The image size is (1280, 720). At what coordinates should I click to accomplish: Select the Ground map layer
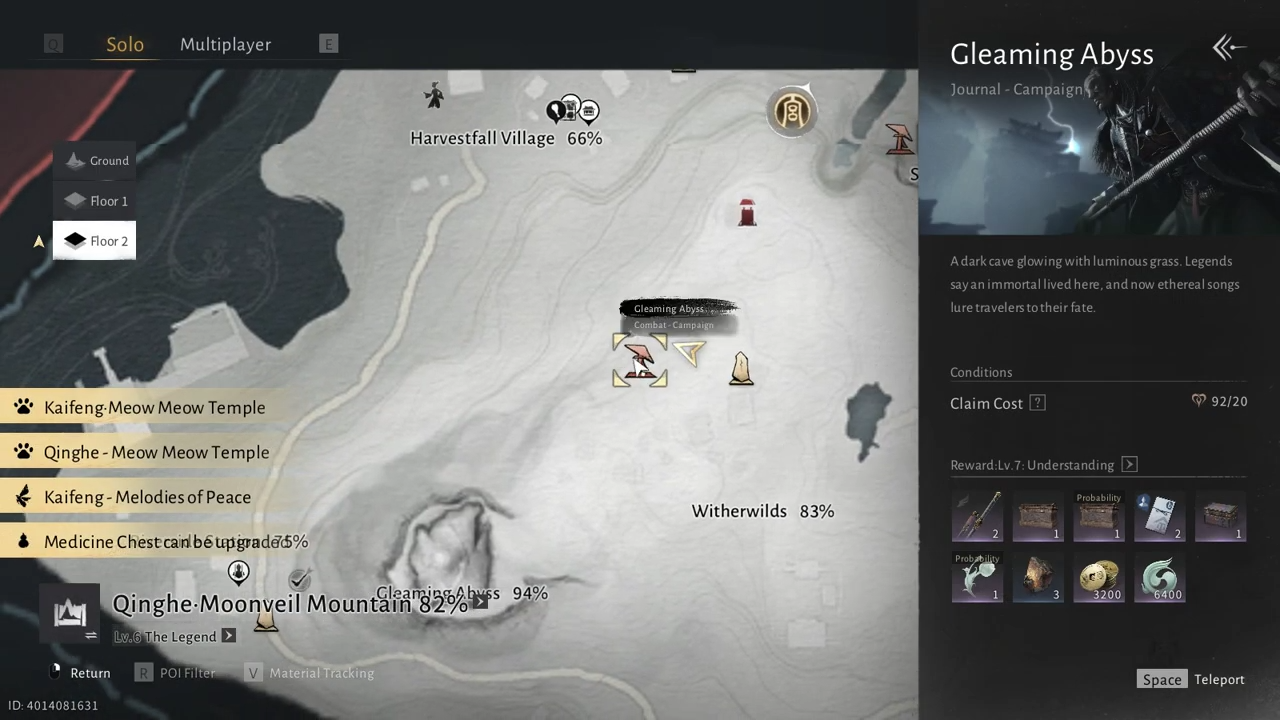point(95,160)
